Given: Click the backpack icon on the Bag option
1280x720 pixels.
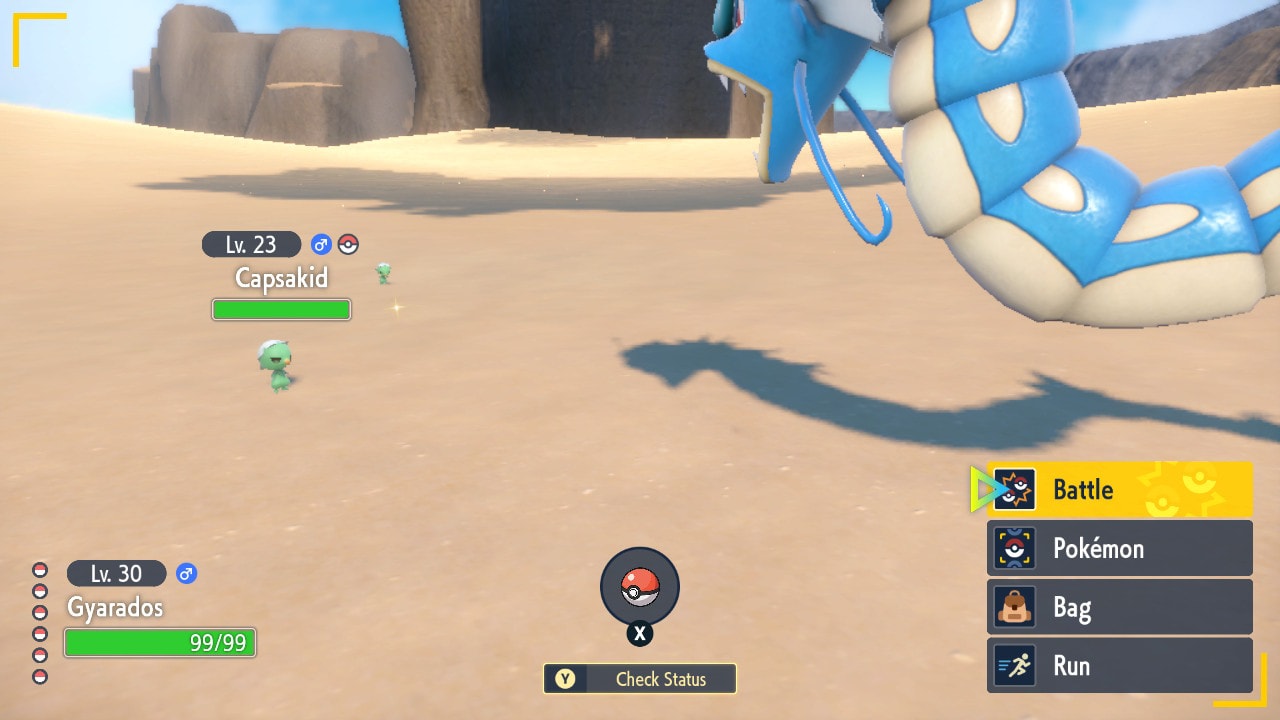Looking at the screenshot, I should point(1014,607).
